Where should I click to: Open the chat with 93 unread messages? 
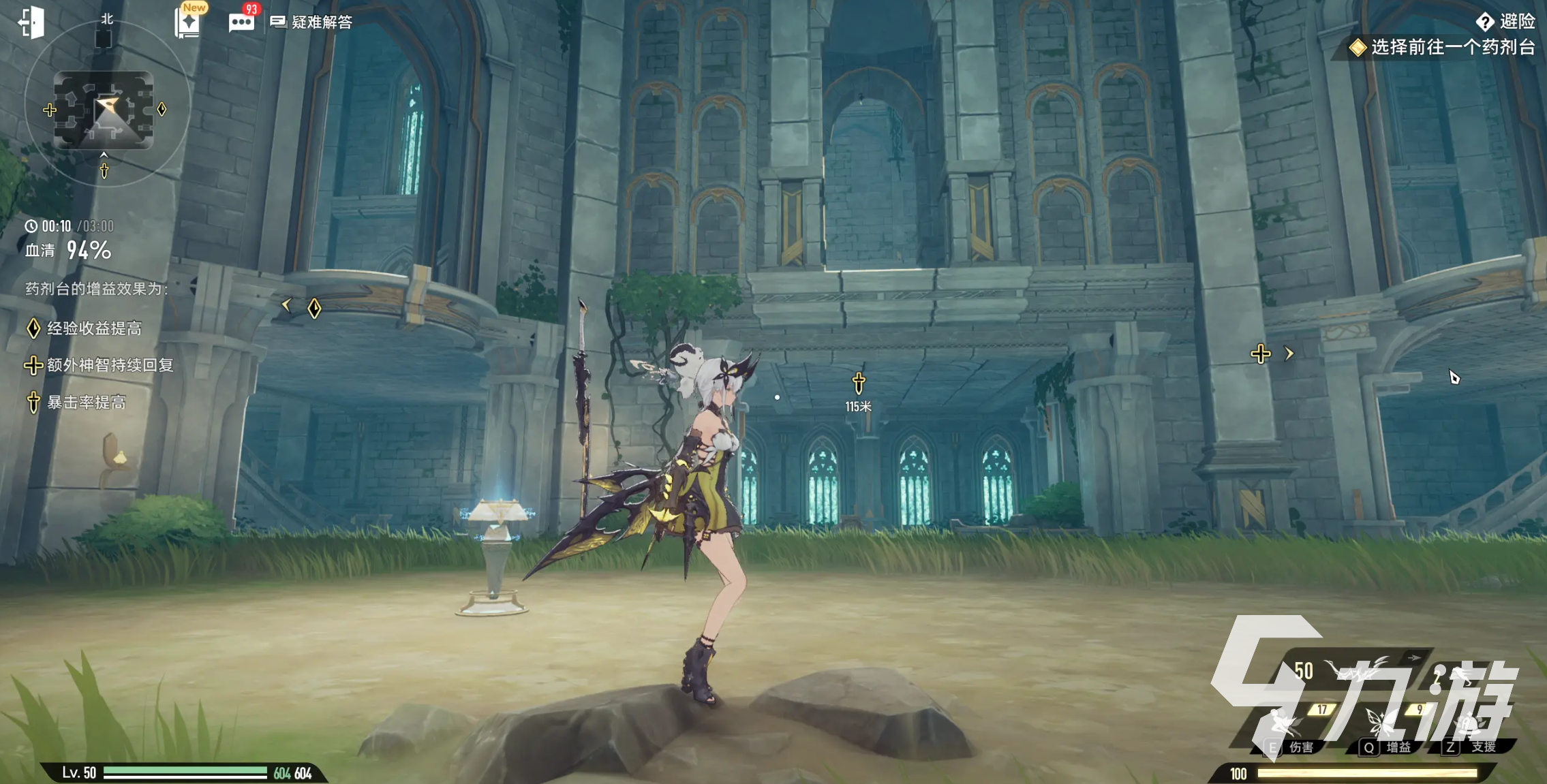point(241,22)
